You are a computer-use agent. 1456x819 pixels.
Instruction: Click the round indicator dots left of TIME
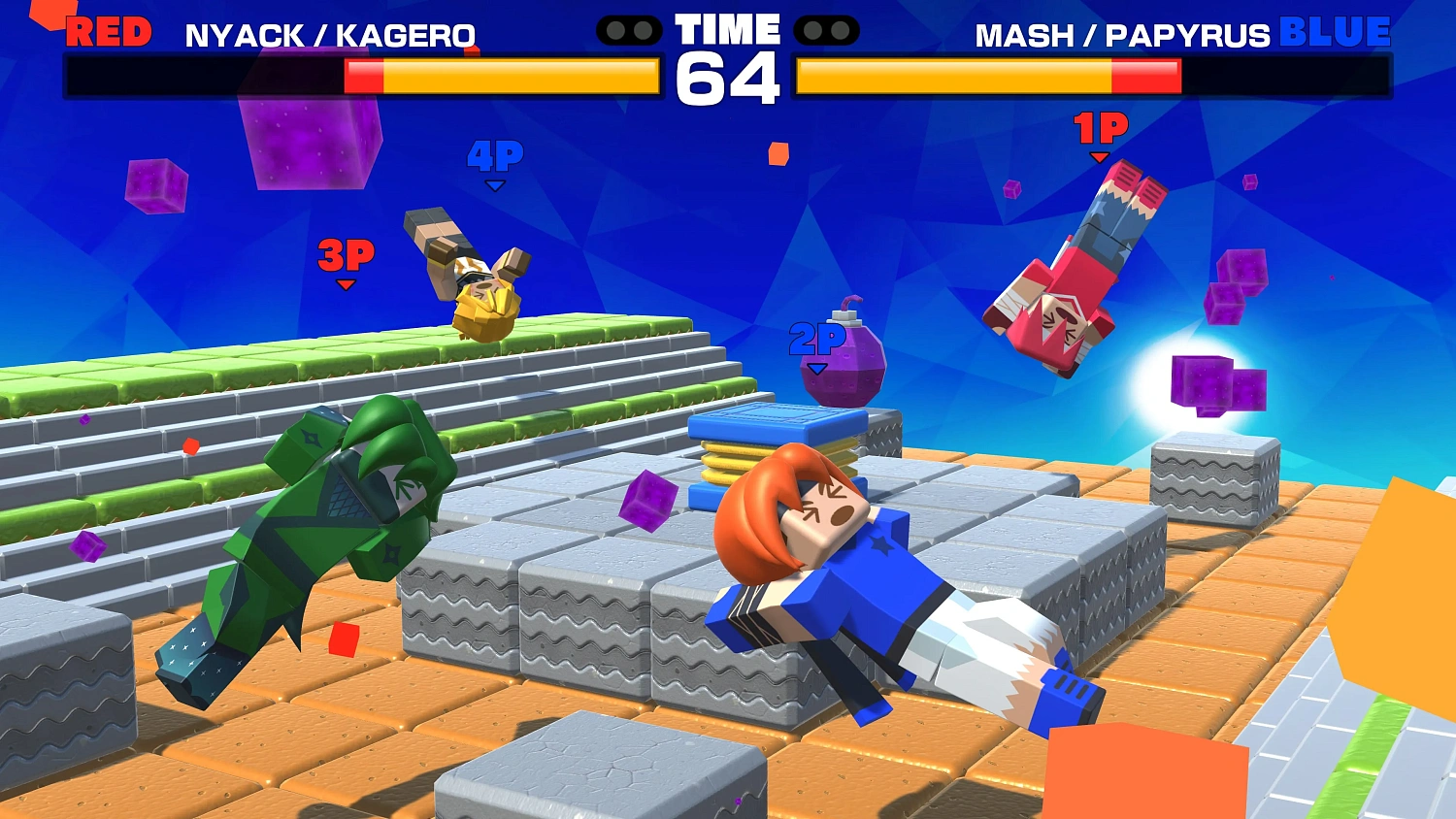click(631, 31)
